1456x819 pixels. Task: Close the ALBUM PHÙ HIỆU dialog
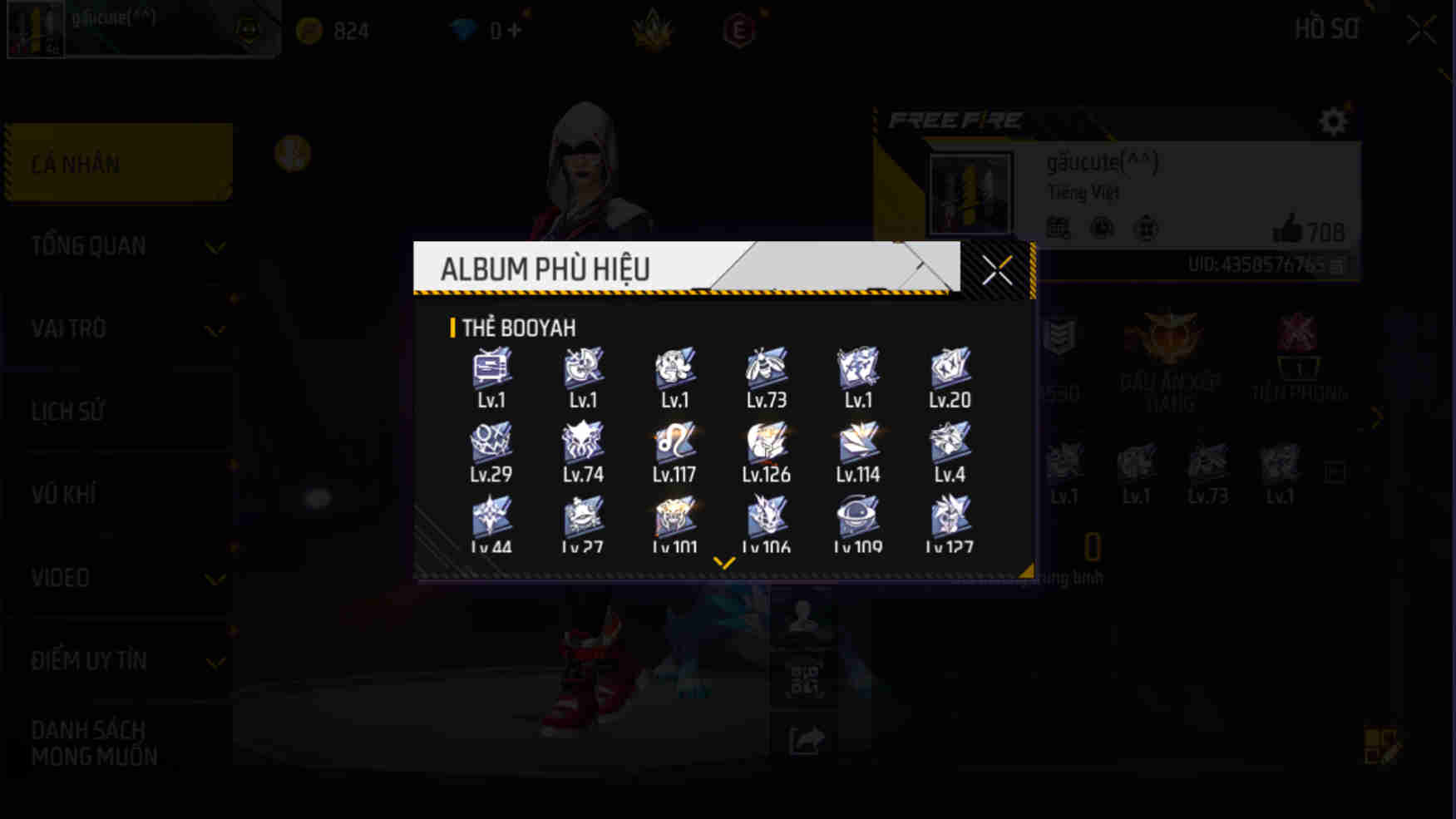point(997,269)
